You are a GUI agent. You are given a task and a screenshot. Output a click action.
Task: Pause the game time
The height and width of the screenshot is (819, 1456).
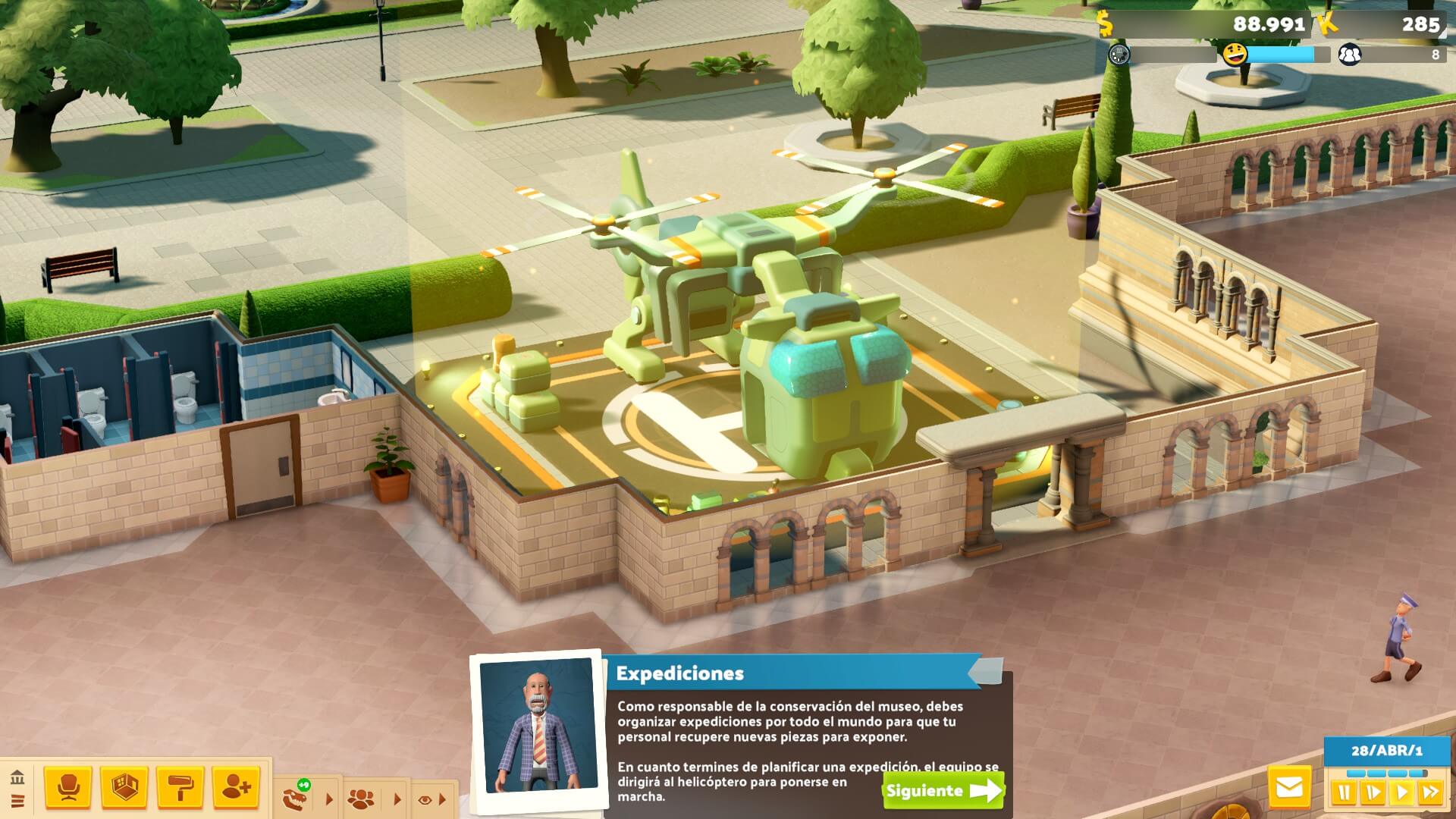point(1343,794)
